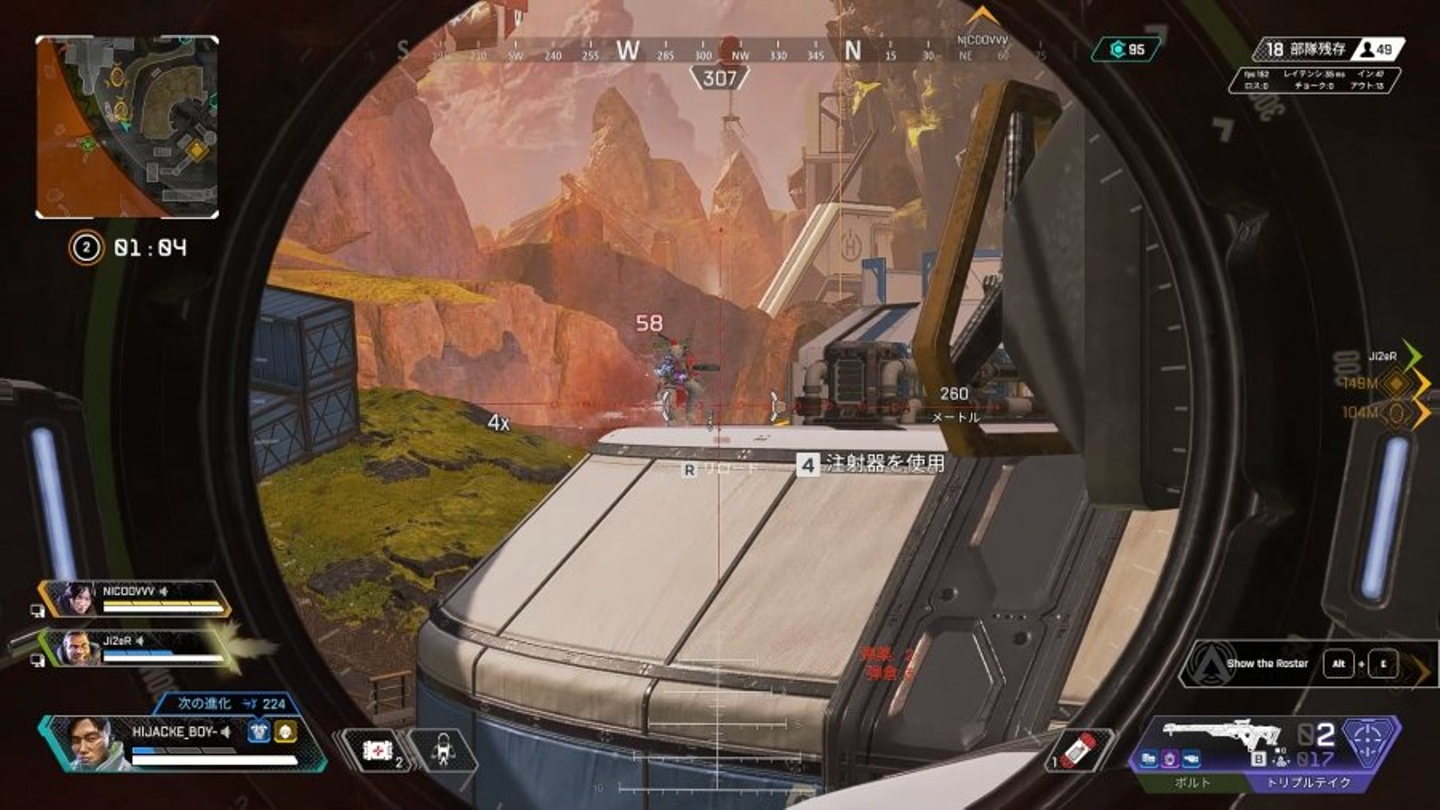Click the blue body shield icon
1440x810 pixels.
pos(257,732)
